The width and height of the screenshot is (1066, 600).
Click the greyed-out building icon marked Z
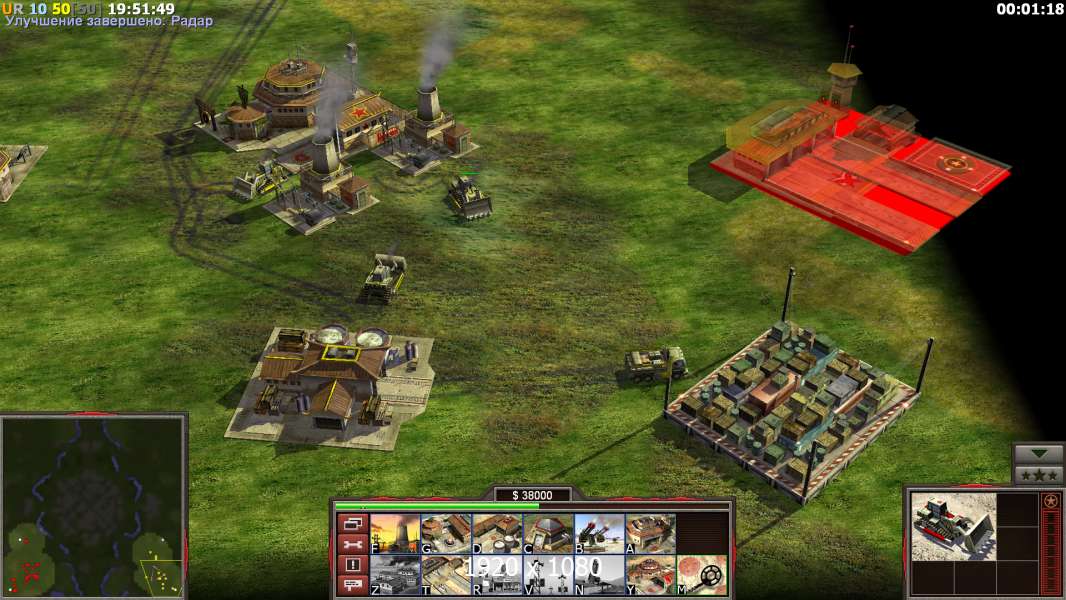[395, 575]
